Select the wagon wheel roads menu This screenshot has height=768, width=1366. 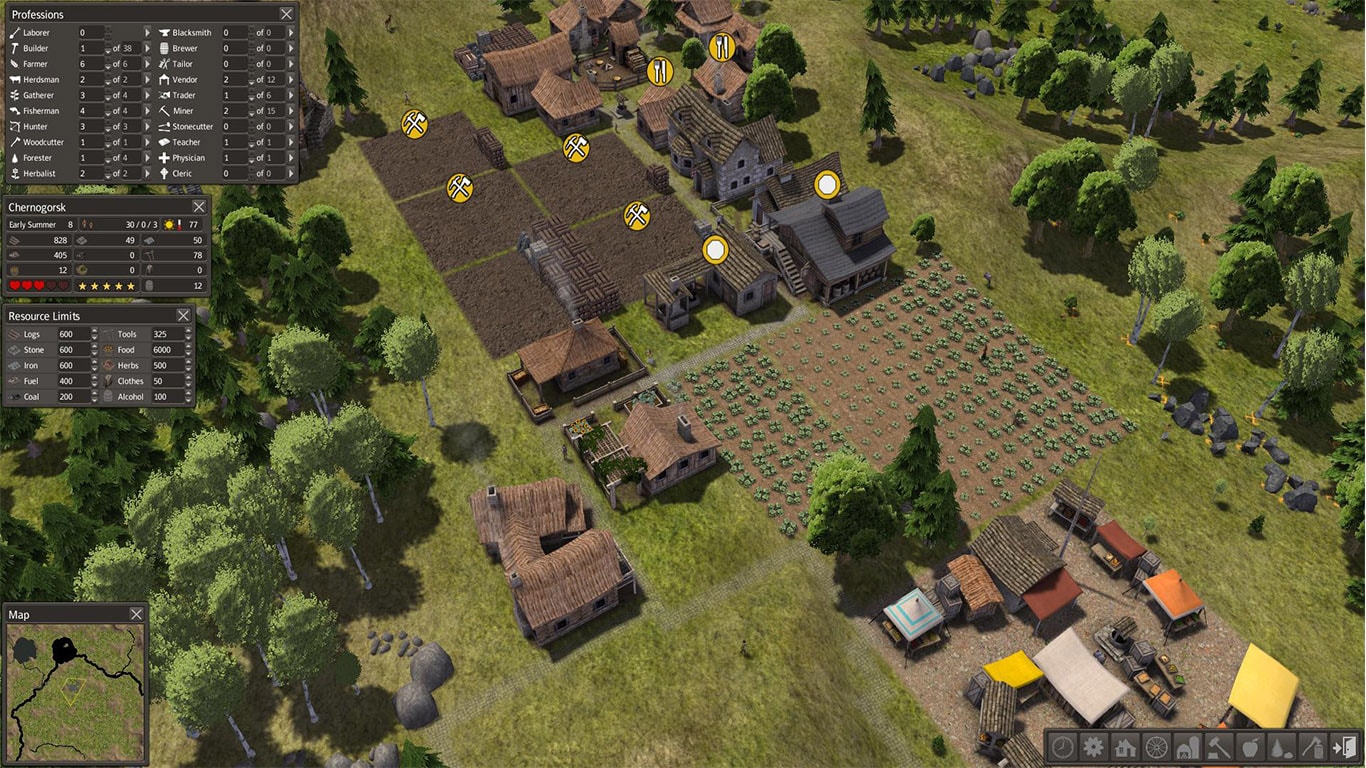pyautogui.click(x=1157, y=746)
